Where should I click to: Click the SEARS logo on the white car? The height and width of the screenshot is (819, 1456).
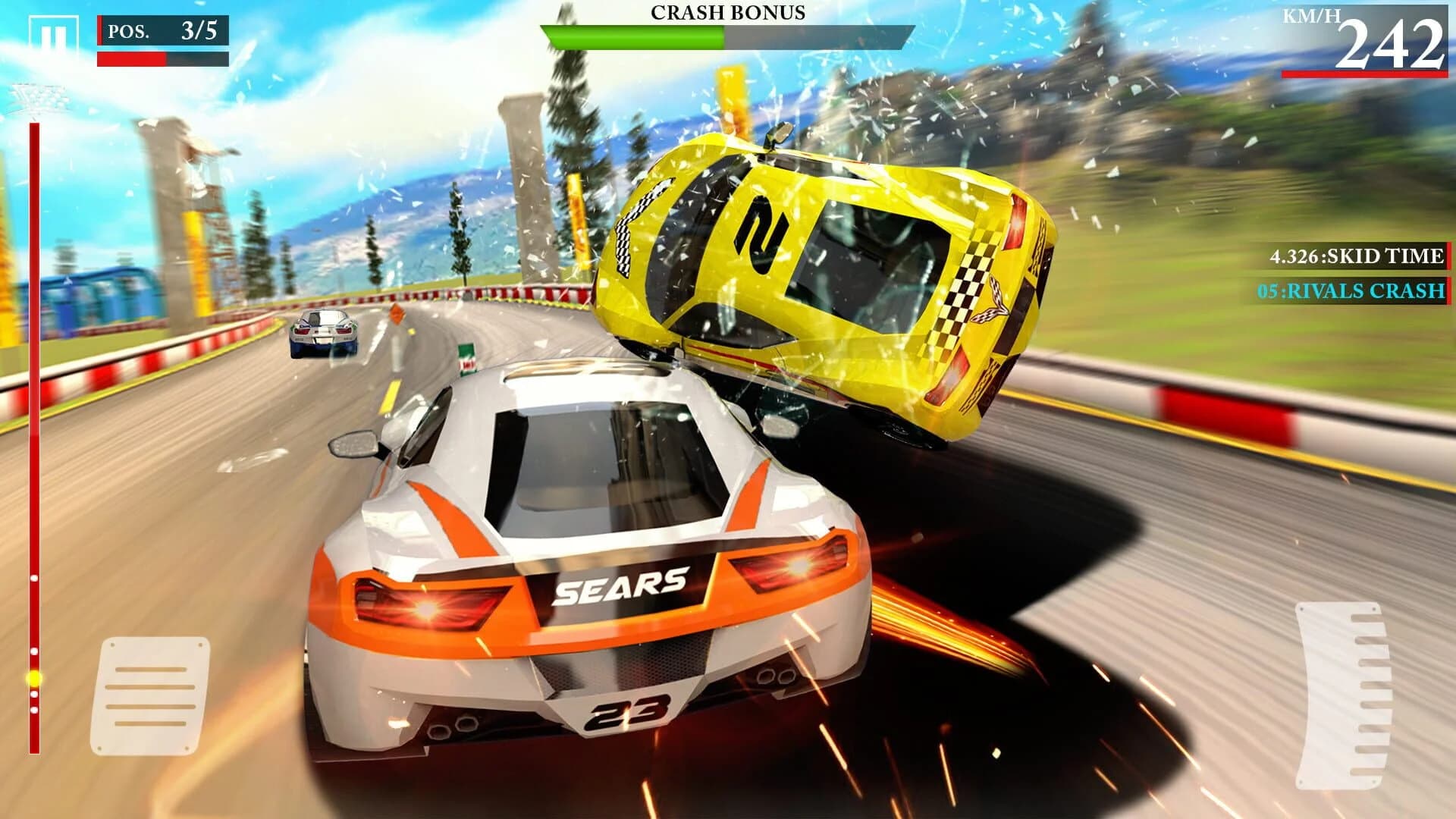pyautogui.click(x=622, y=584)
